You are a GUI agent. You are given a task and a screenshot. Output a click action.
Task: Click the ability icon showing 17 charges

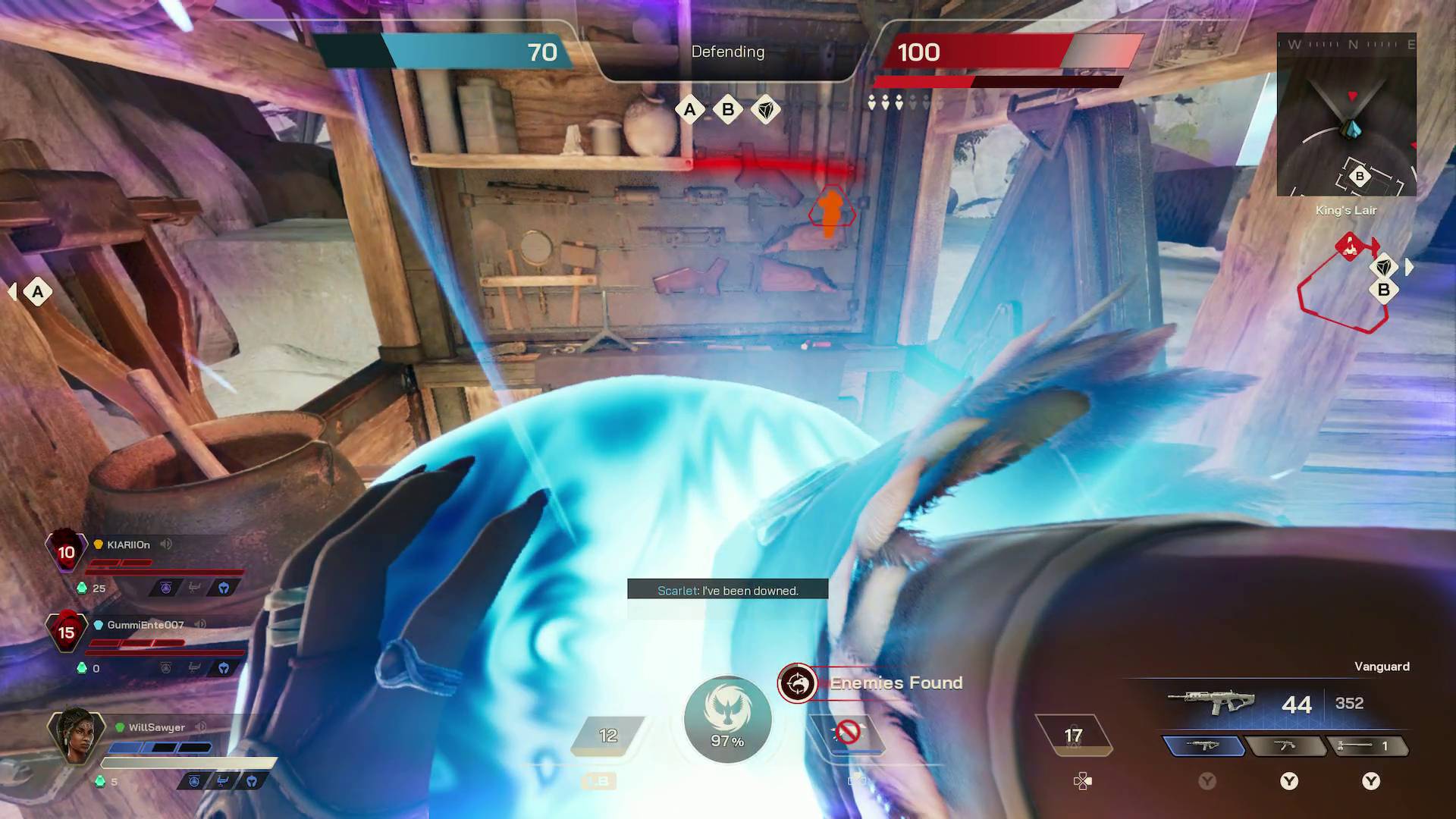pyautogui.click(x=1074, y=734)
